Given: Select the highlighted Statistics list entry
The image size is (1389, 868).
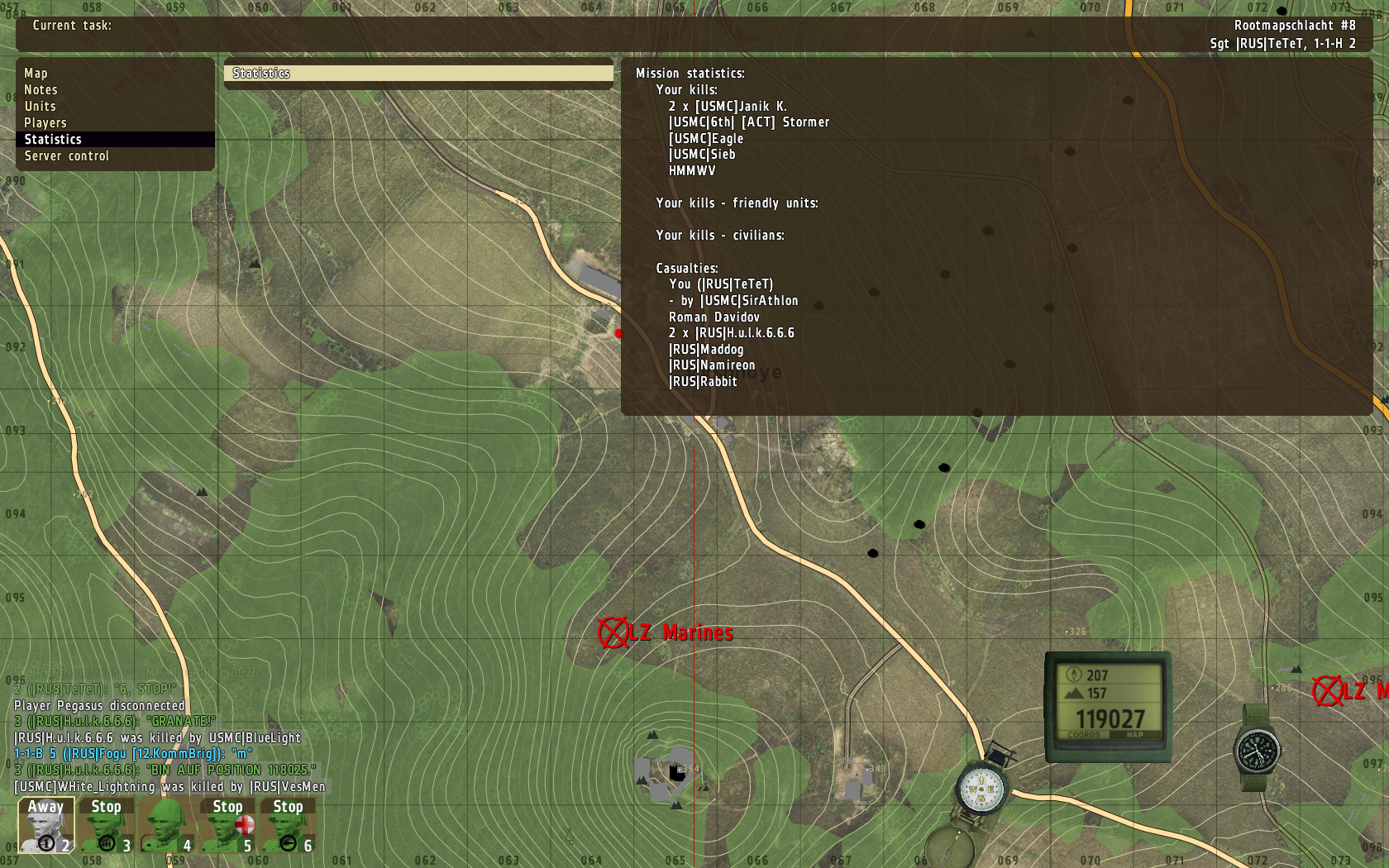Looking at the screenshot, I should coord(418,74).
